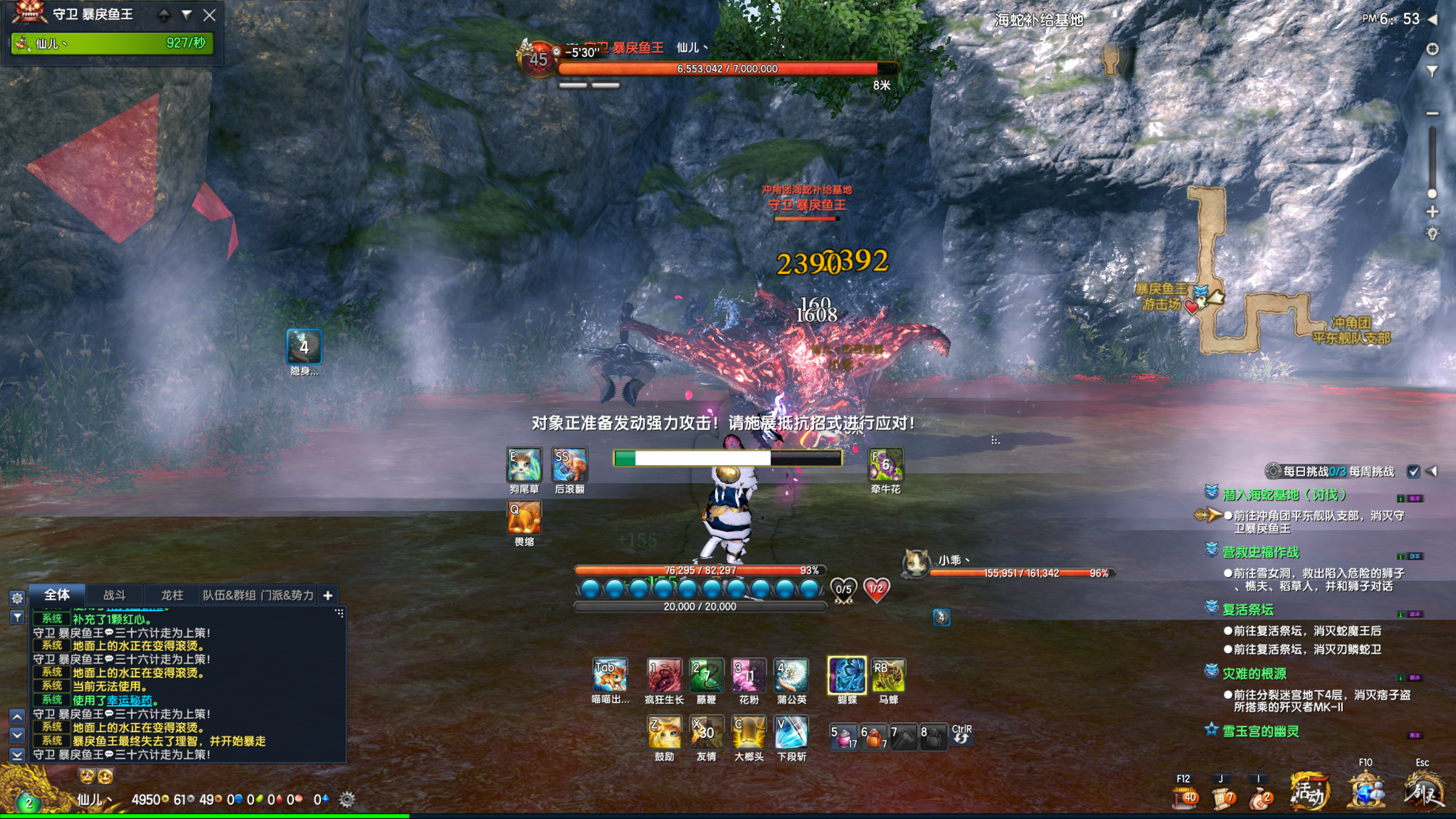1456x819 pixels.
Task: Zoom in the minimap with plus button
Action: point(1433,212)
